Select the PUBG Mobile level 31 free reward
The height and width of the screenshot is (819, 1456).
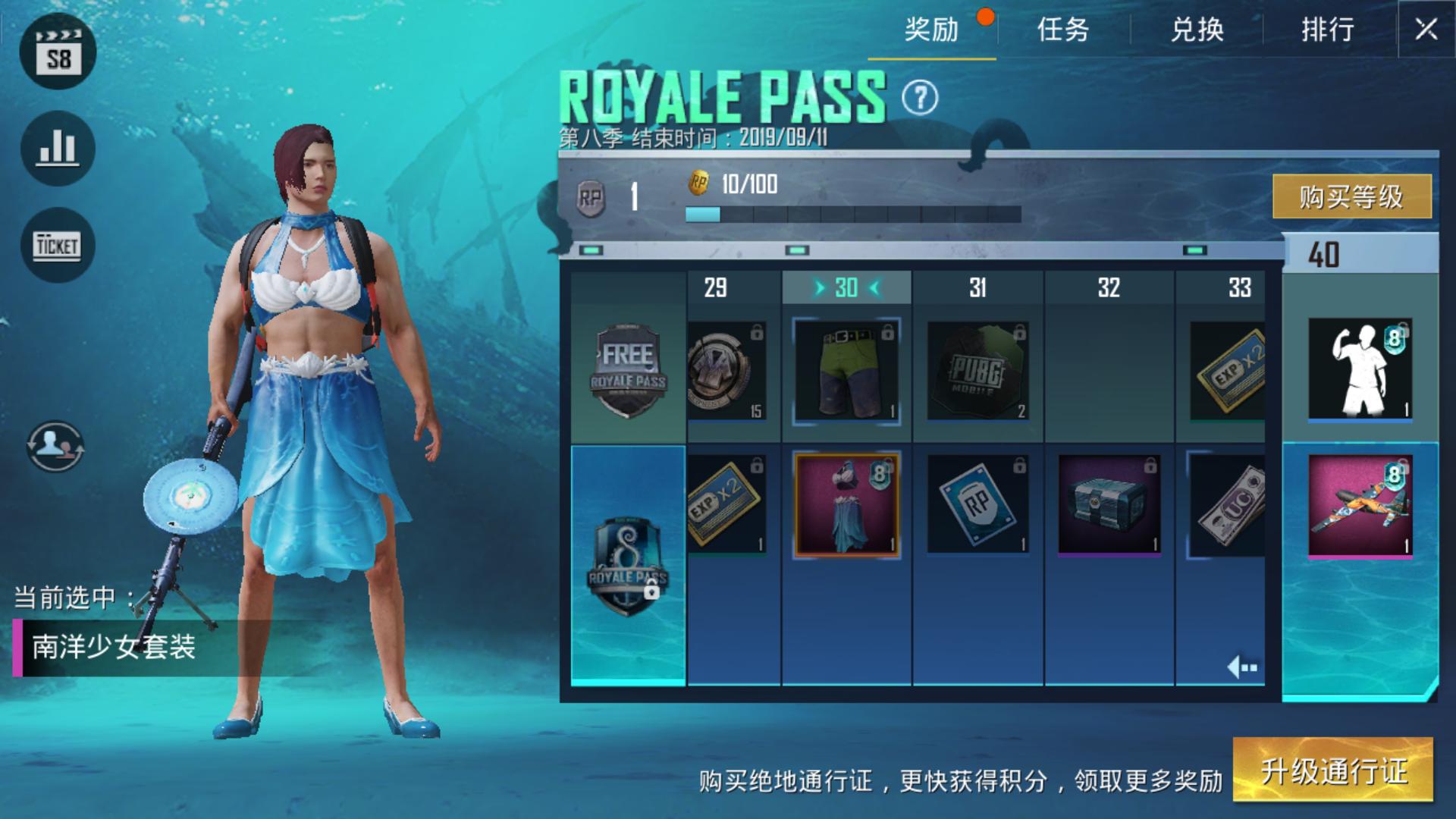point(977,371)
